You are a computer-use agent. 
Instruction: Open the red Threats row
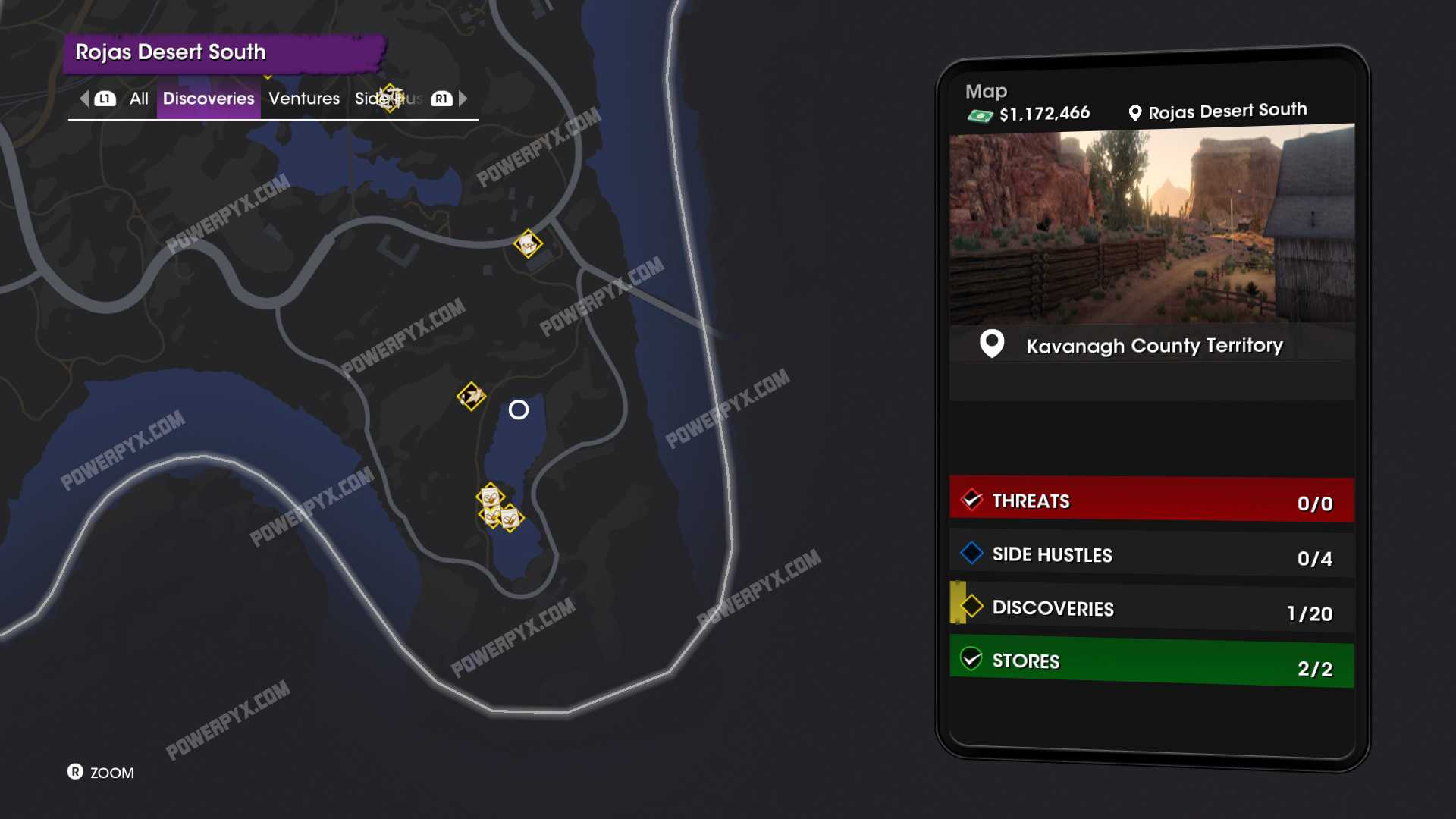tap(1151, 500)
